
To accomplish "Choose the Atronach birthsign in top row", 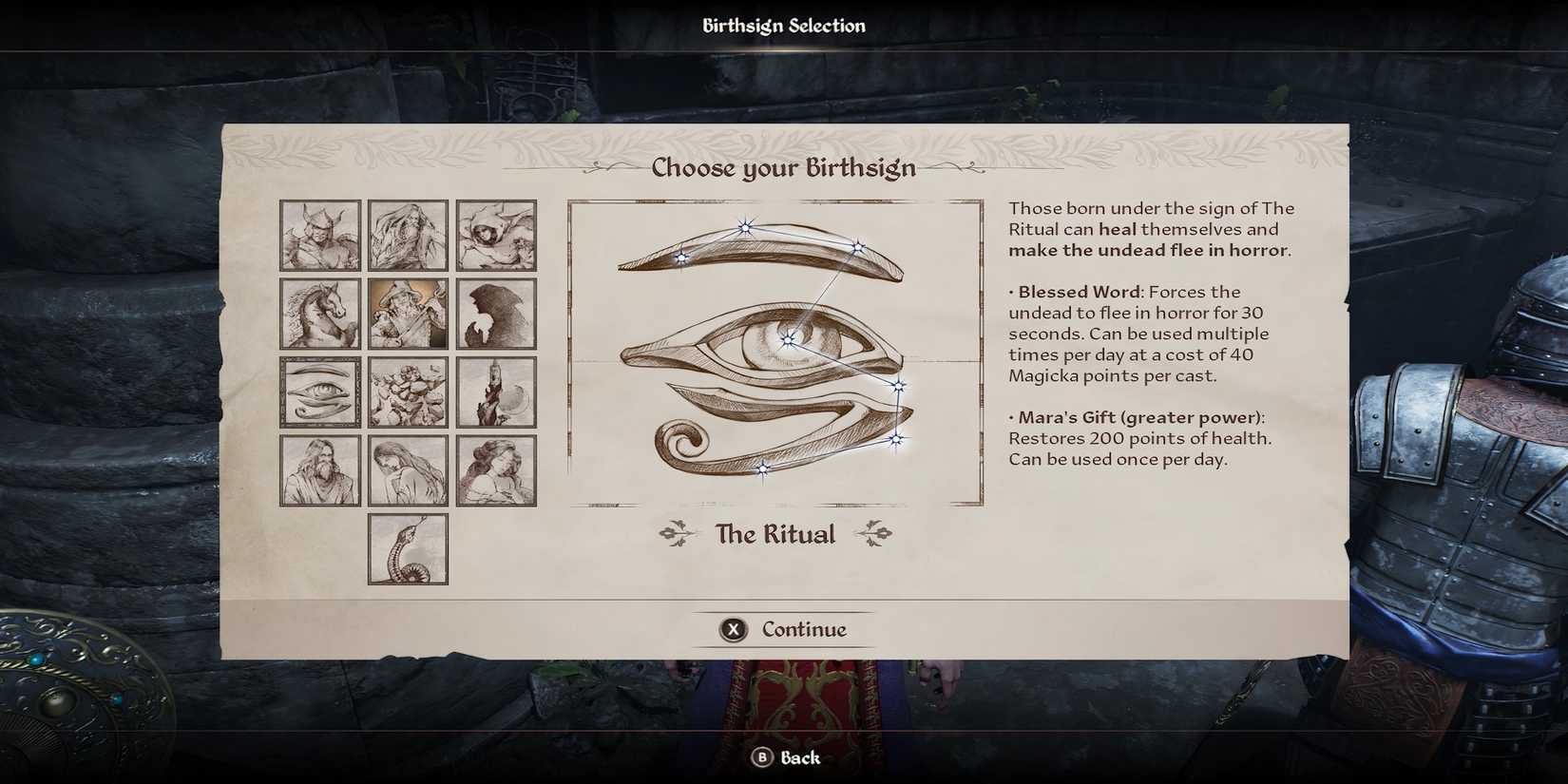I will tap(409, 237).
